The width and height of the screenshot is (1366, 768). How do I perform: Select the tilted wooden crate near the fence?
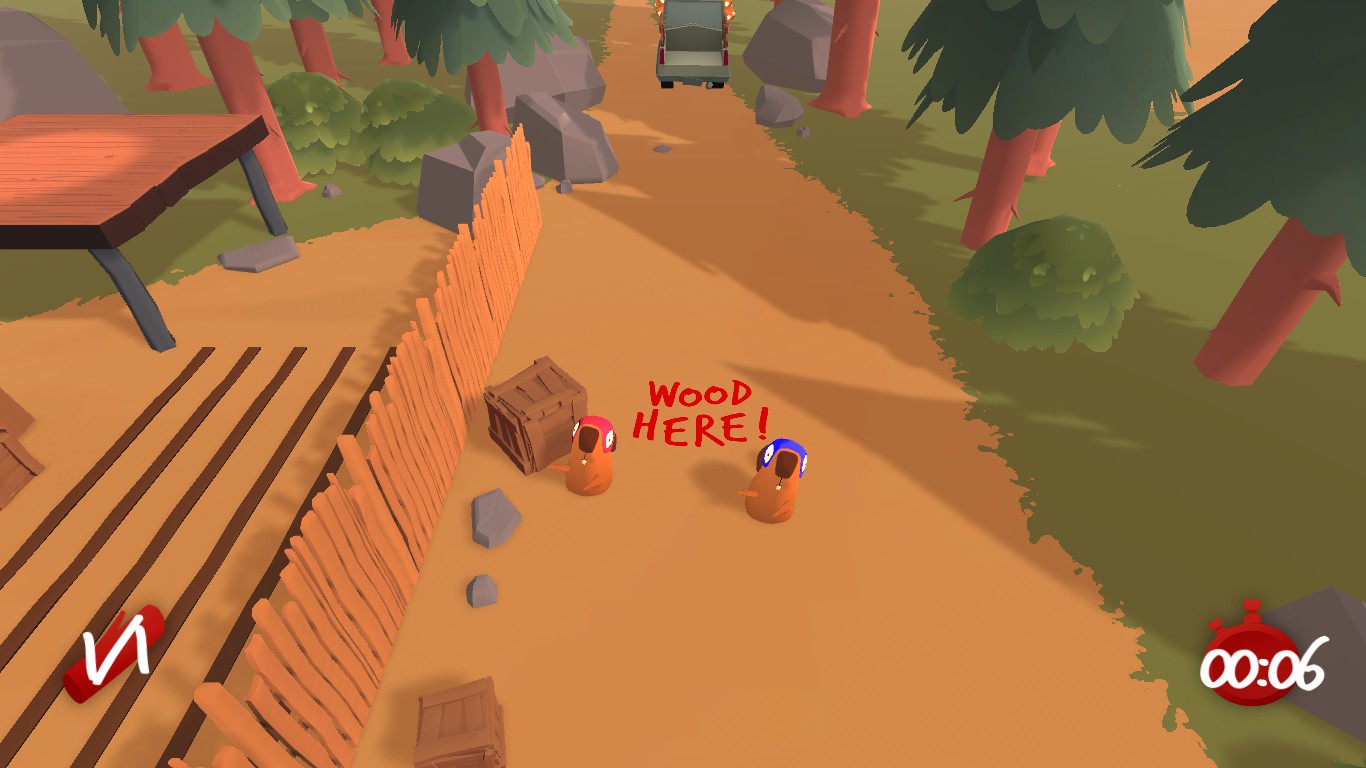coord(530,420)
